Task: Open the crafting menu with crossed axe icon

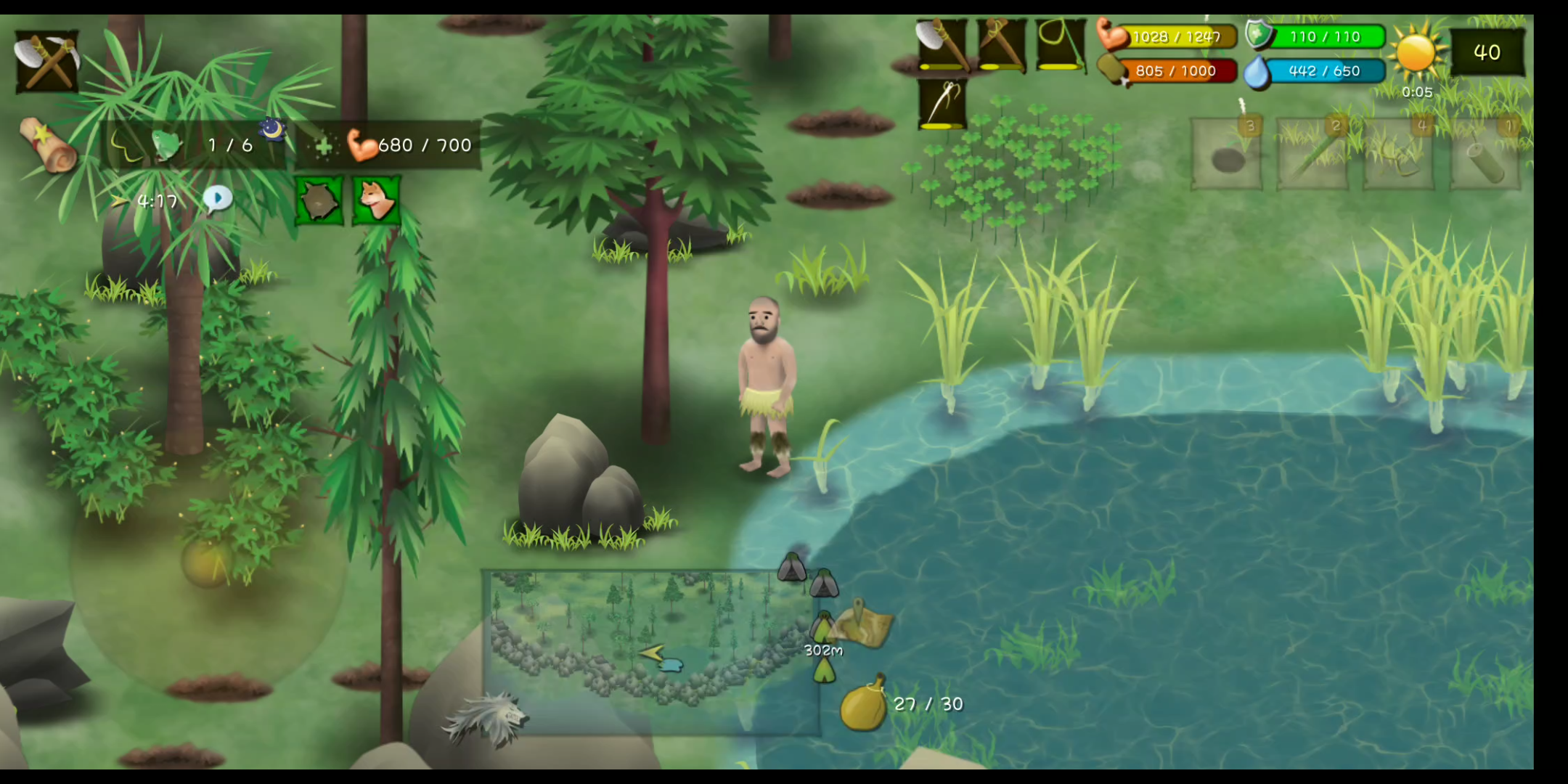Action: click(x=47, y=61)
